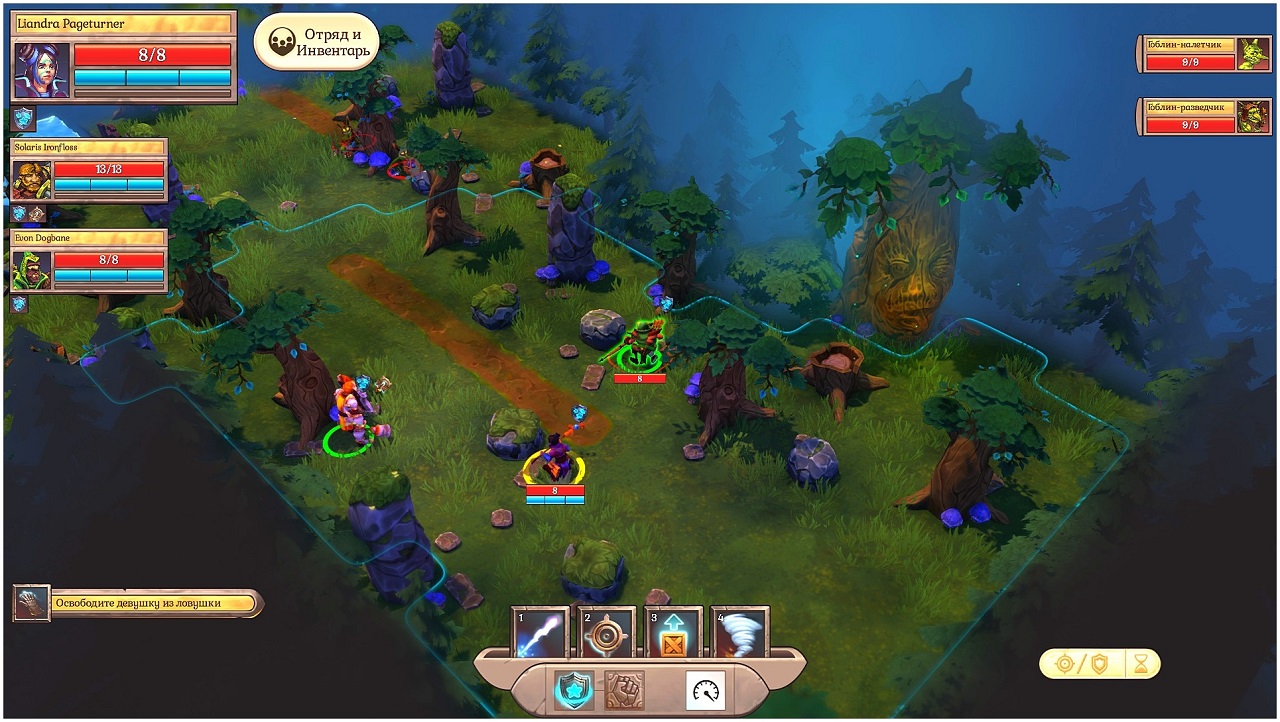End the turn with the hourglass button
1280x722 pixels.
tap(1141, 663)
